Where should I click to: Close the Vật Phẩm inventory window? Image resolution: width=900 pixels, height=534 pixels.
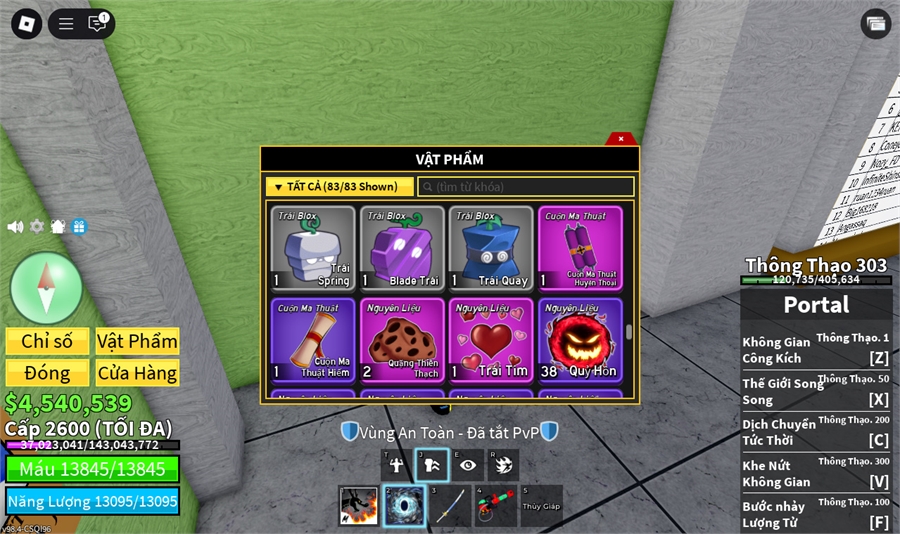tap(620, 139)
